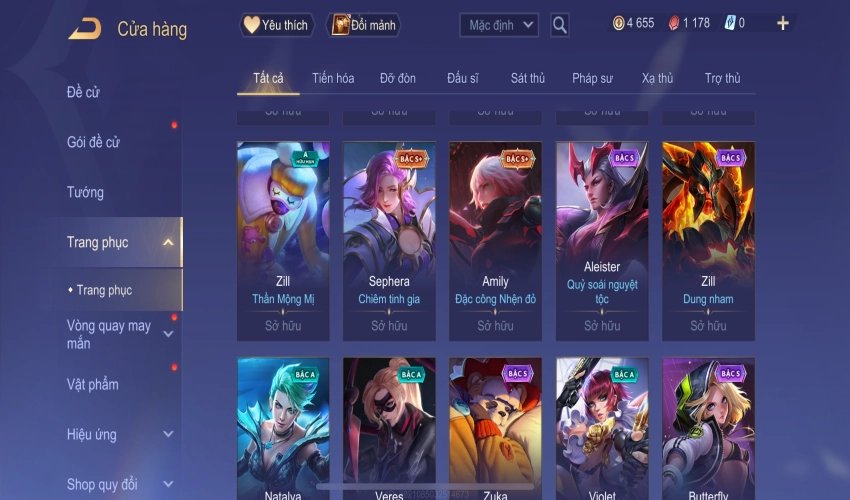Choose the Pháp sư tab
The width and height of the screenshot is (850, 500).
tap(592, 78)
